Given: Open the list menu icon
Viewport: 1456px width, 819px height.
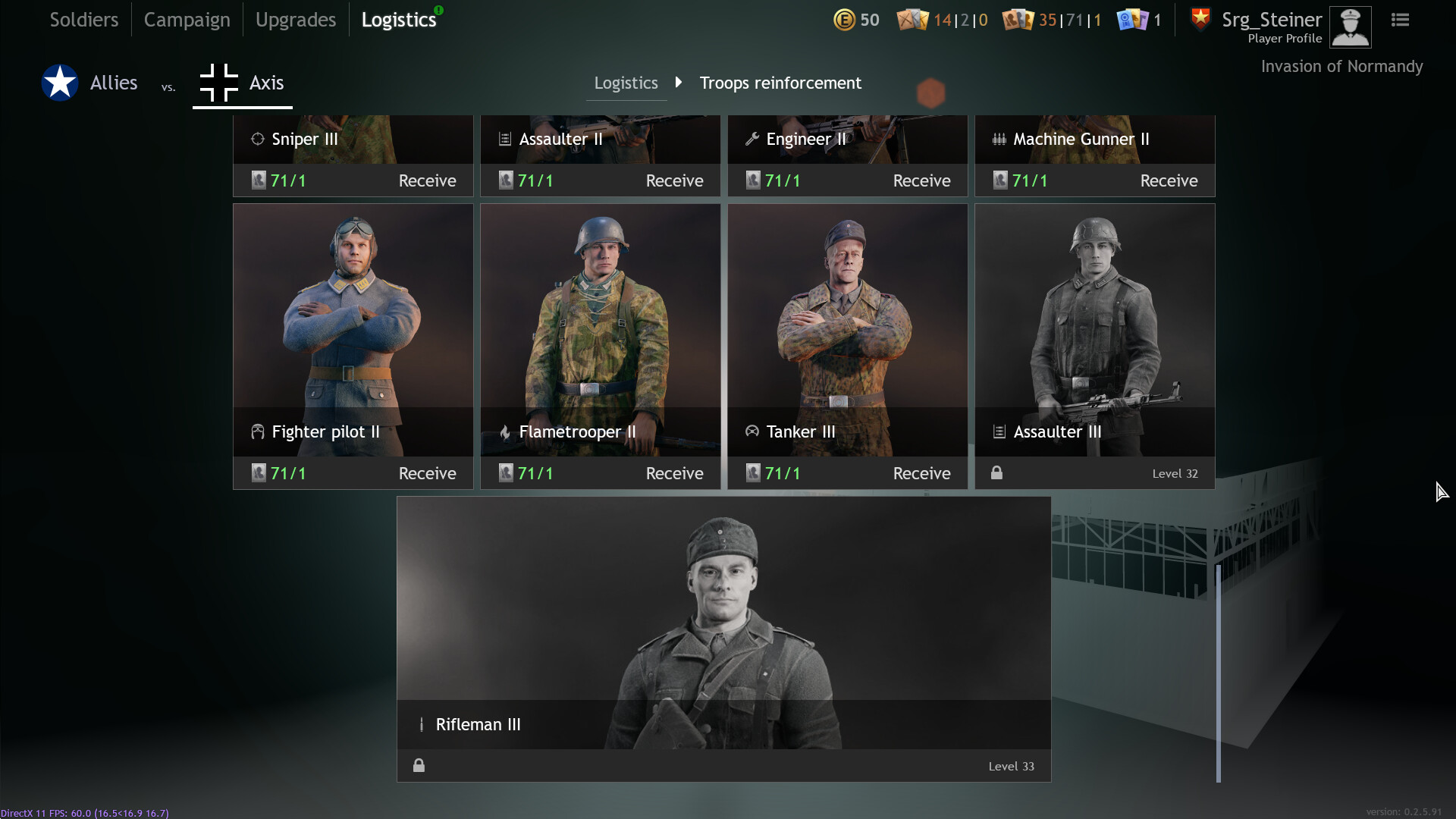Looking at the screenshot, I should tap(1400, 20).
